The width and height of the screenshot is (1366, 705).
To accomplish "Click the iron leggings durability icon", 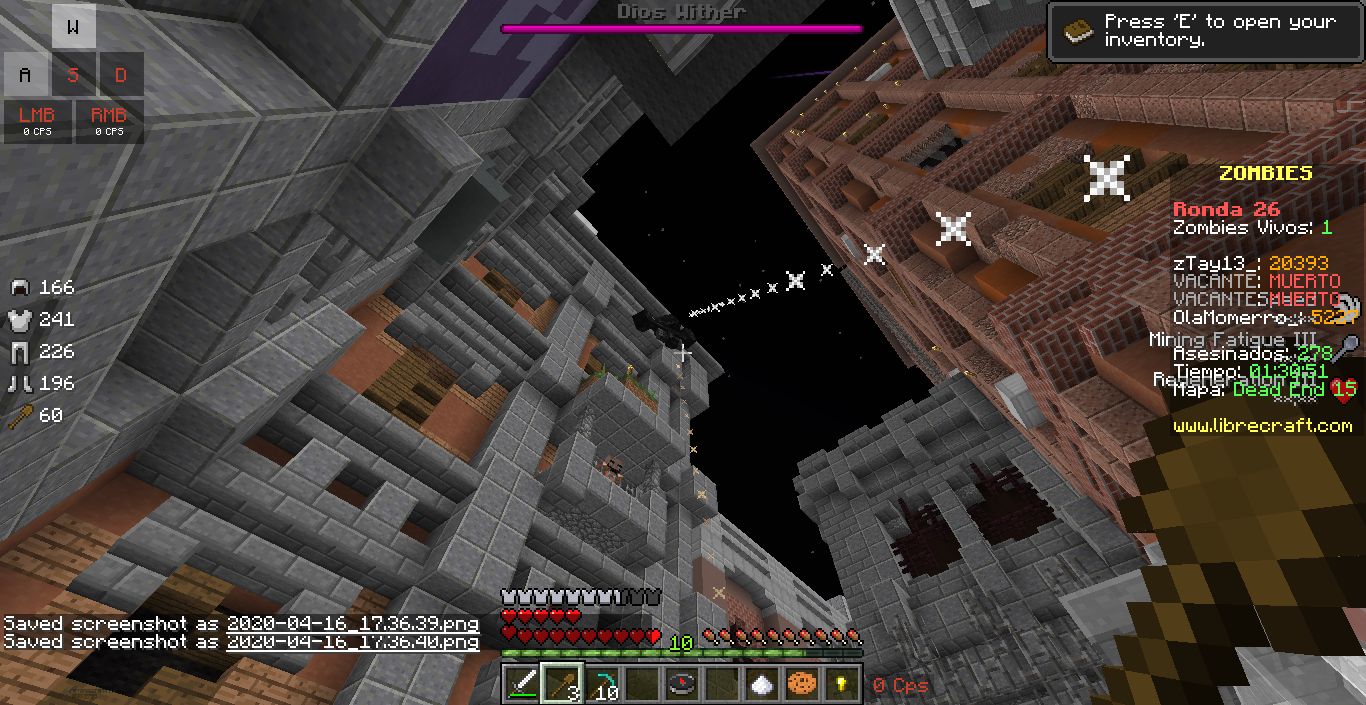I will coord(20,352).
